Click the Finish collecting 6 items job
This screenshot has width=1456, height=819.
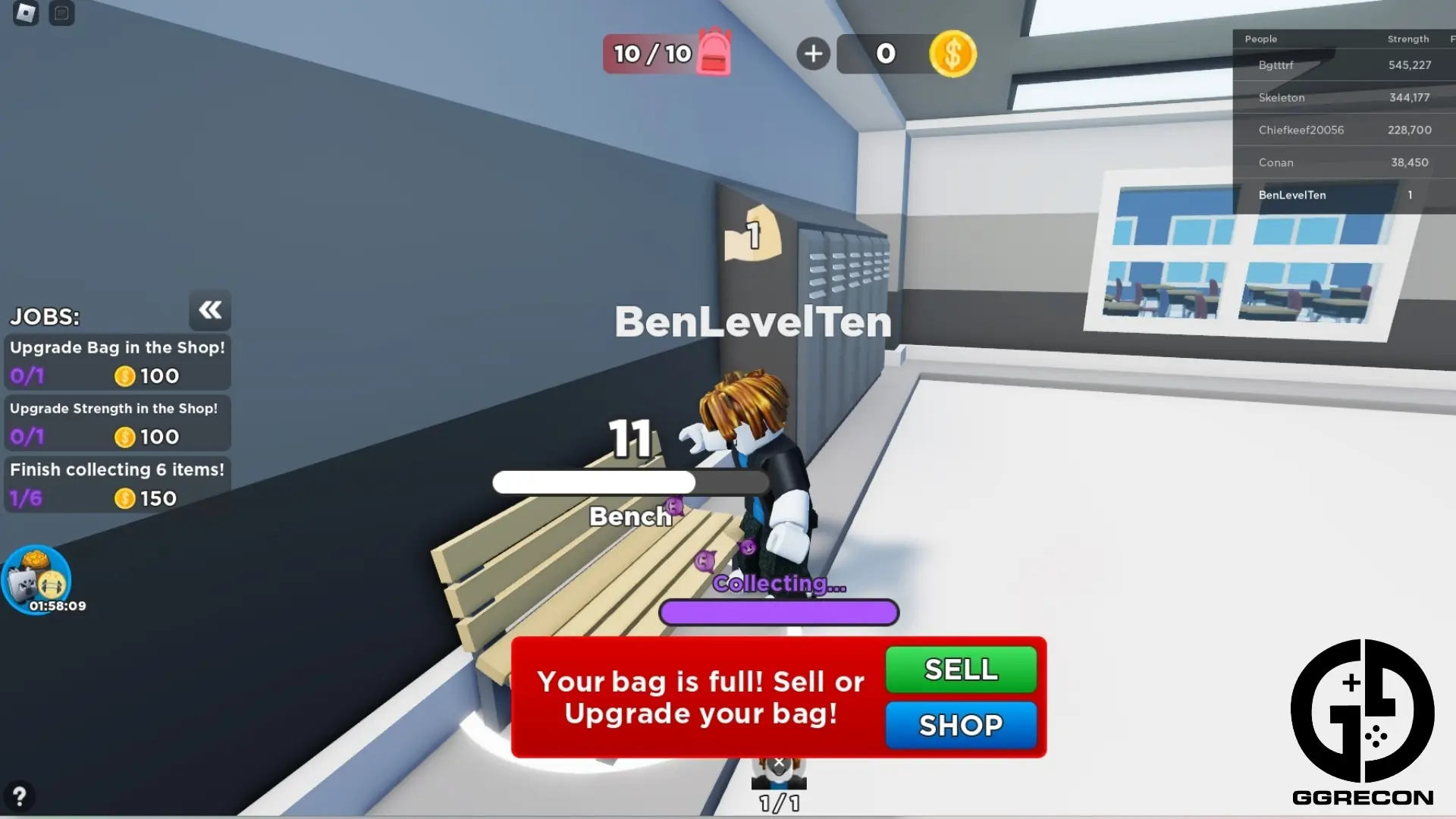(118, 483)
